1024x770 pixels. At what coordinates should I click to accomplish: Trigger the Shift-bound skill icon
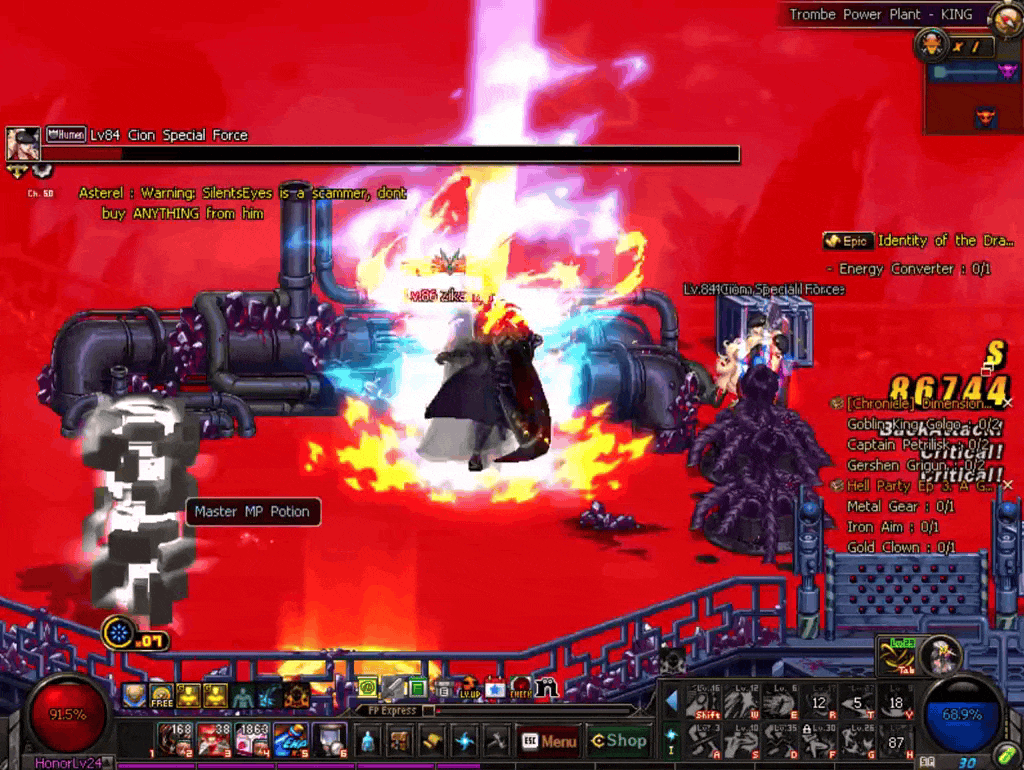703,703
